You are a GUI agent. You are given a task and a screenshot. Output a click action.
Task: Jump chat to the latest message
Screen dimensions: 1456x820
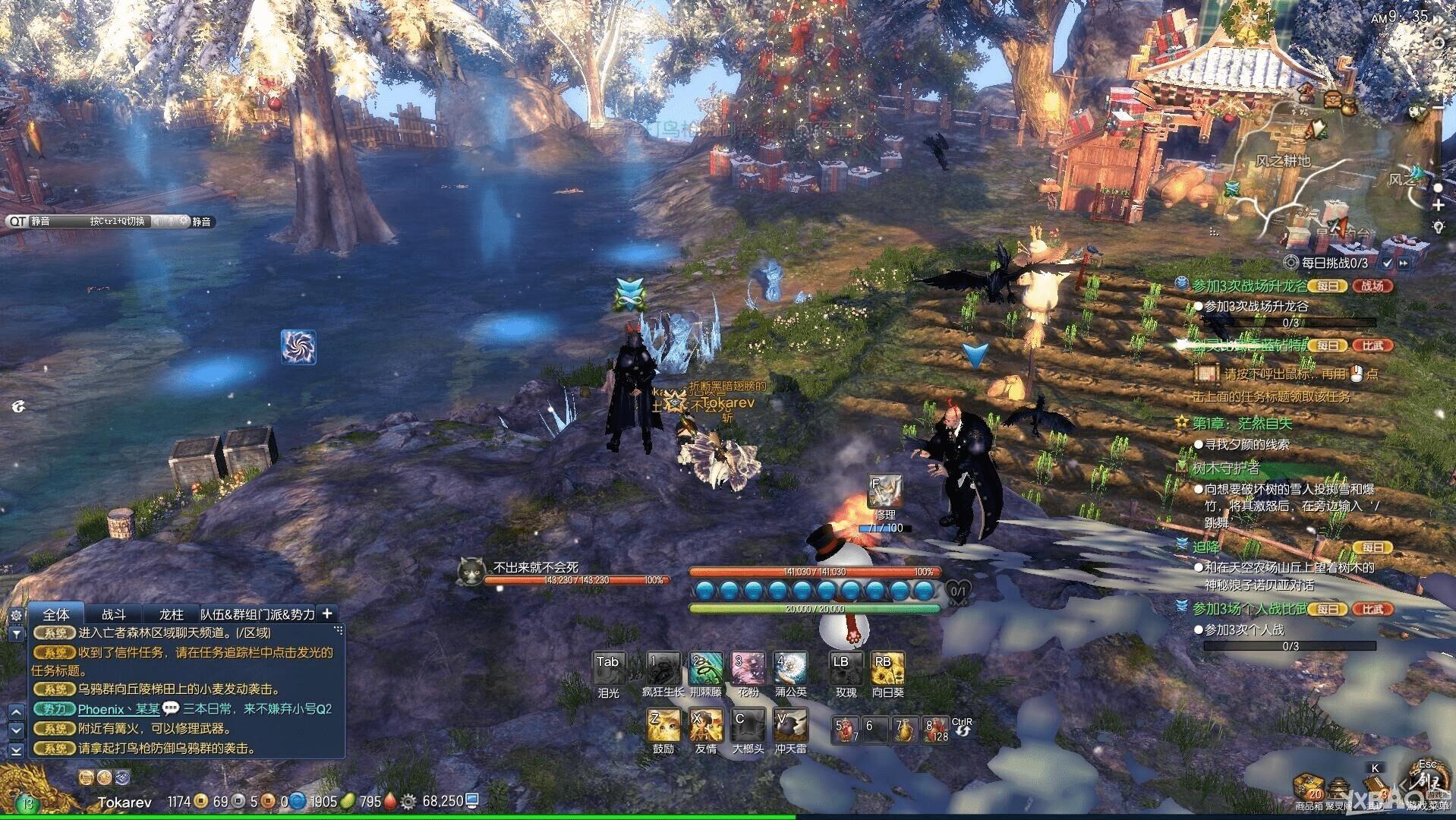tap(16, 750)
